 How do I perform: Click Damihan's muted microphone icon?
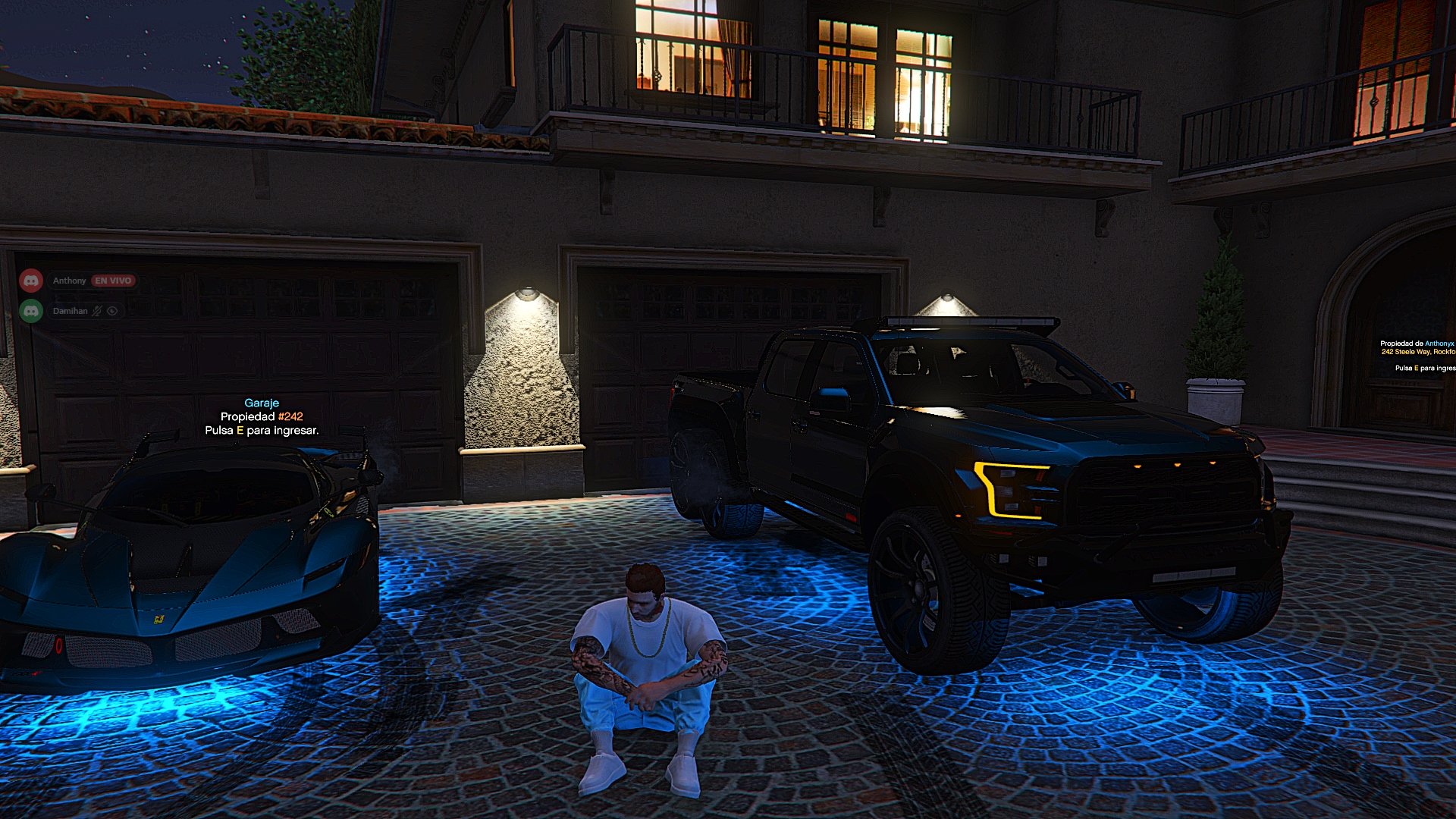tap(97, 311)
